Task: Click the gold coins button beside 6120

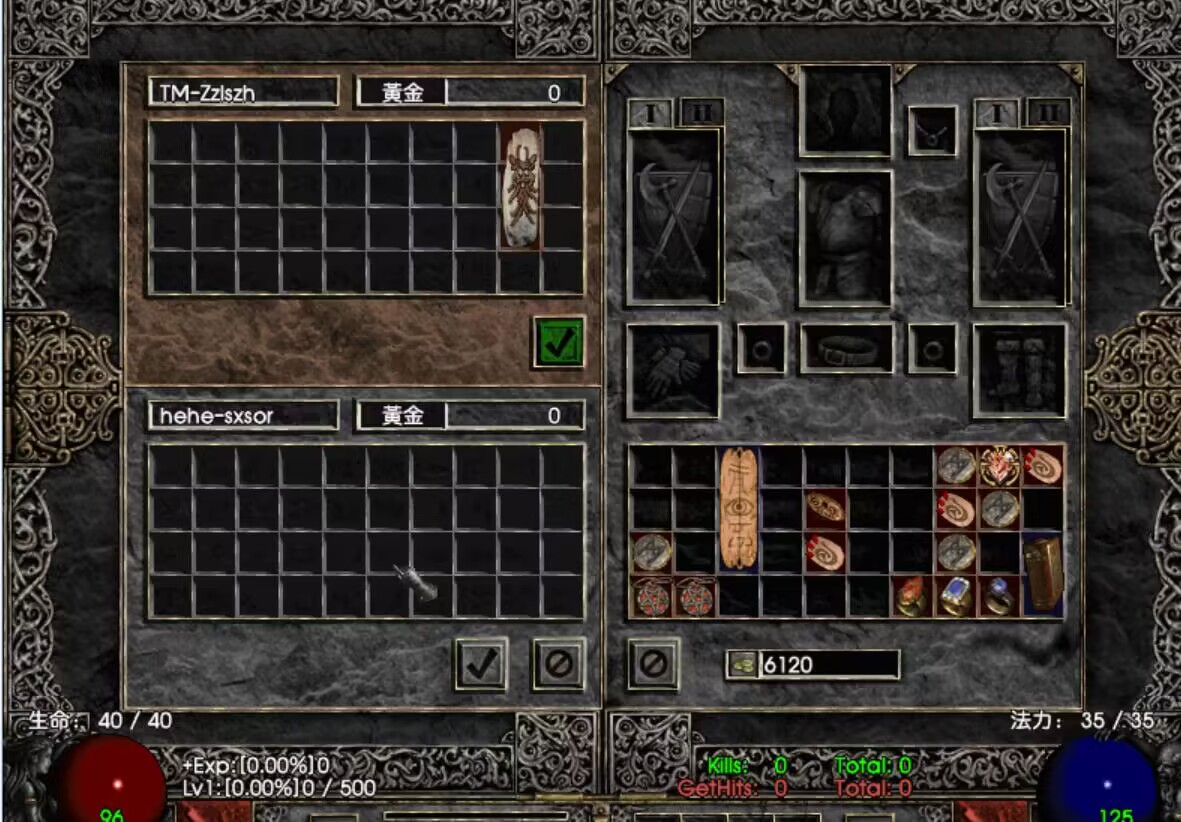Action: (x=741, y=665)
